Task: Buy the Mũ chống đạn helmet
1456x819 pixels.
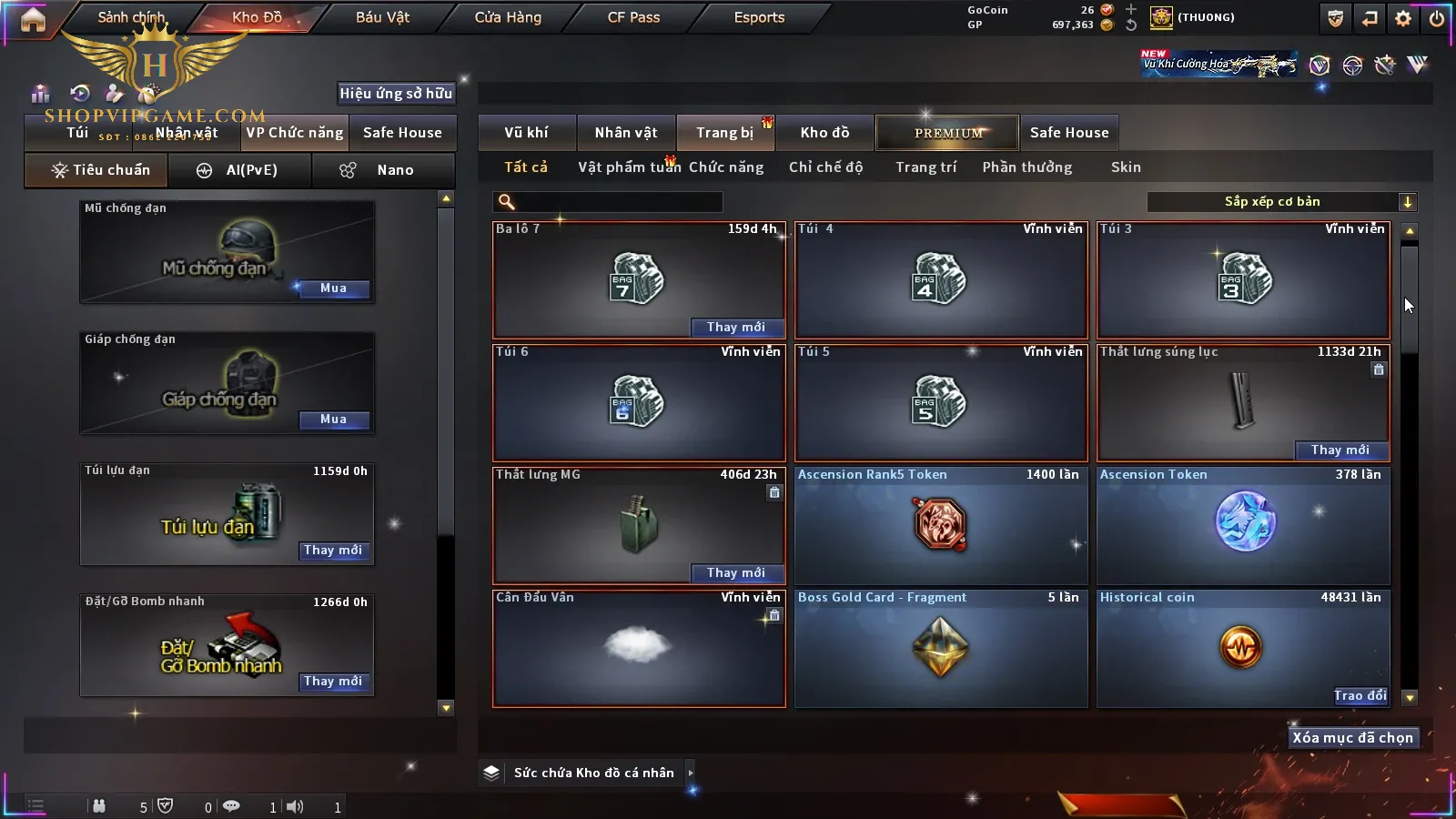Action: (333, 288)
